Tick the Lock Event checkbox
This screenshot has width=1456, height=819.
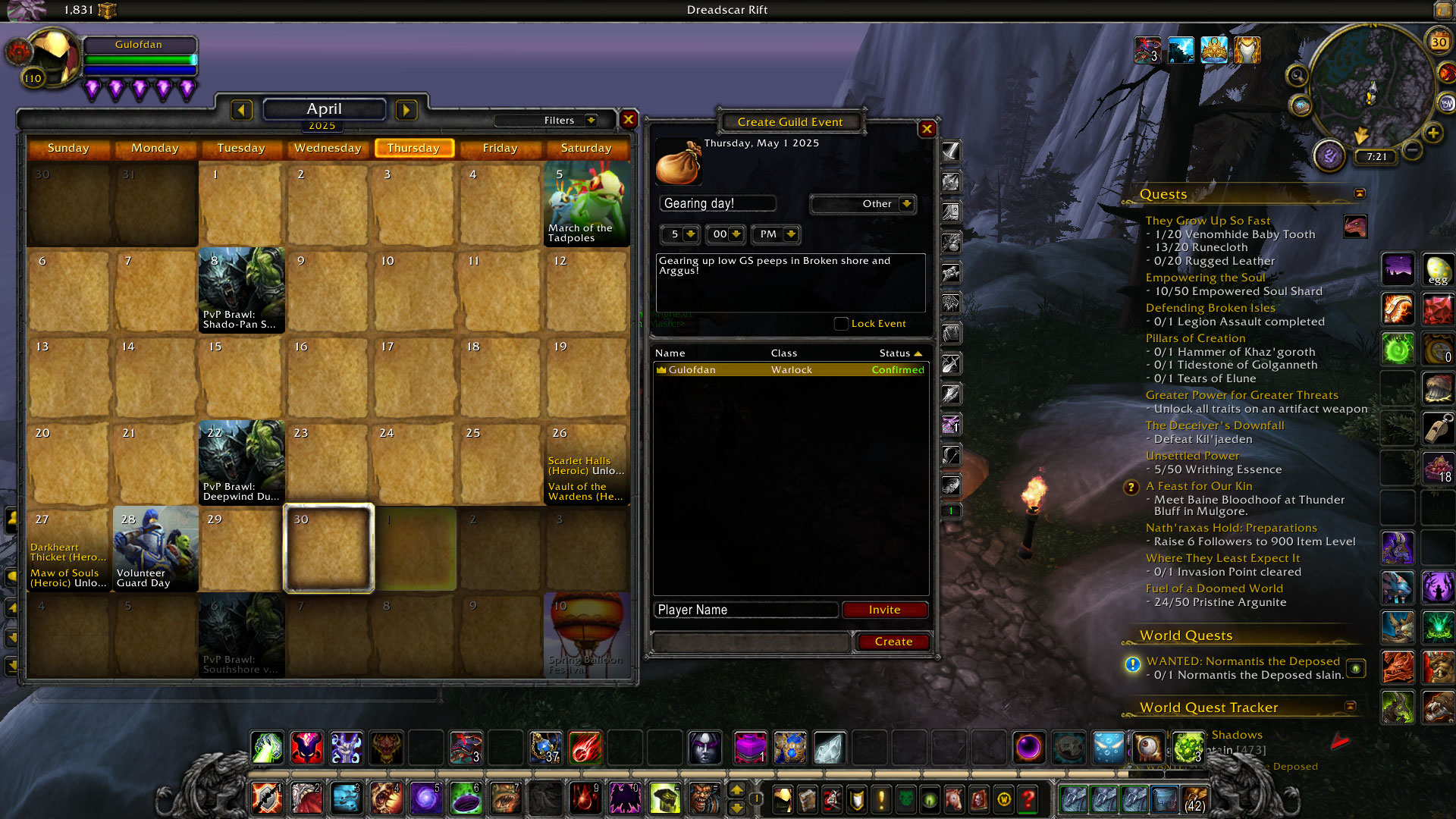(841, 324)
